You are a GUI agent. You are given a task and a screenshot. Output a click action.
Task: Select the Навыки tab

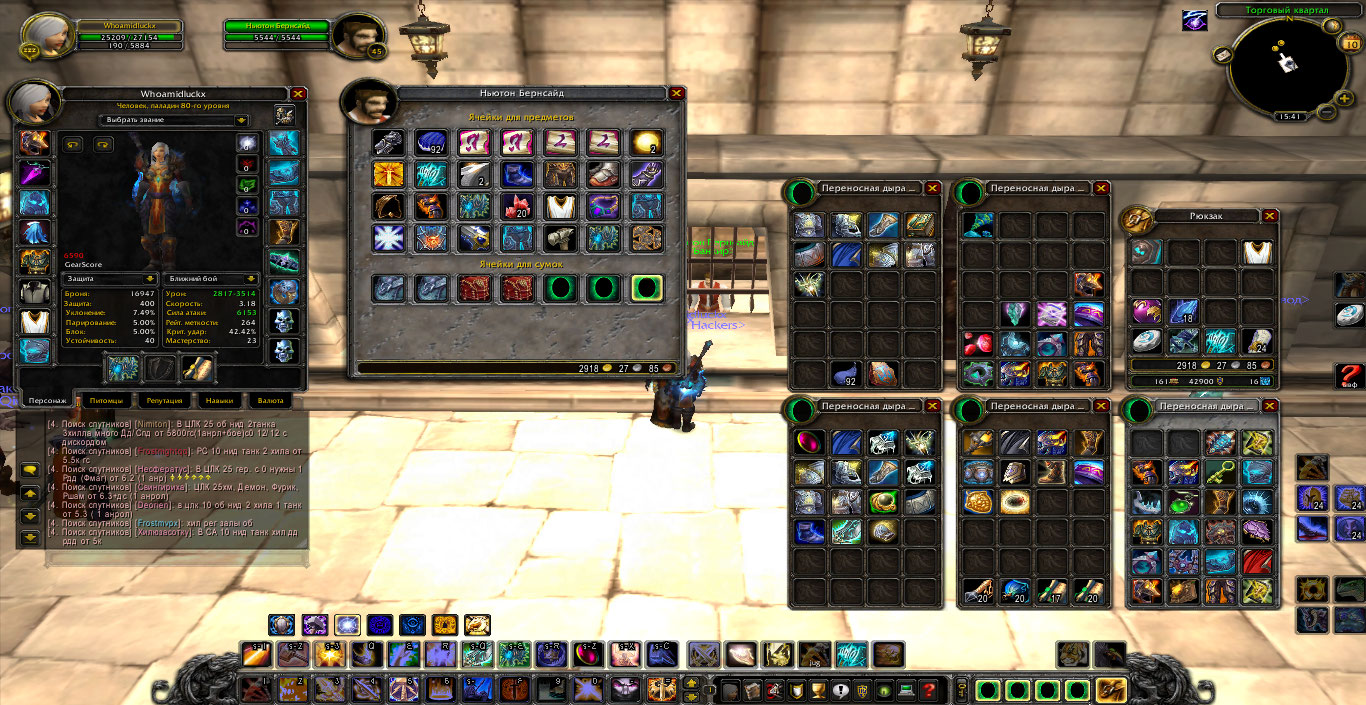pyautogui.click(x=219, y=400)
